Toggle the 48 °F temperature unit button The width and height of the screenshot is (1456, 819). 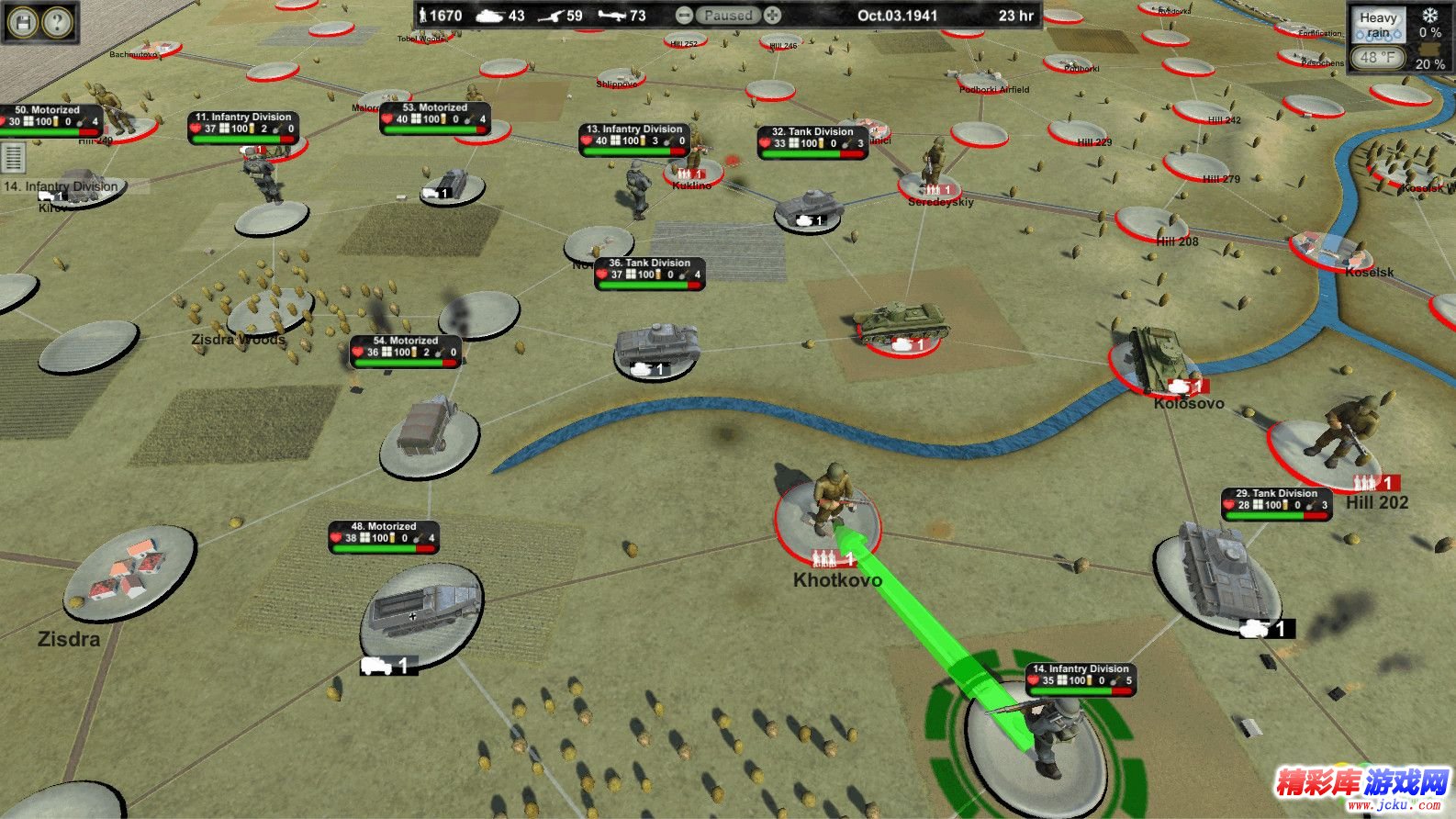[x=1377, y=57]
